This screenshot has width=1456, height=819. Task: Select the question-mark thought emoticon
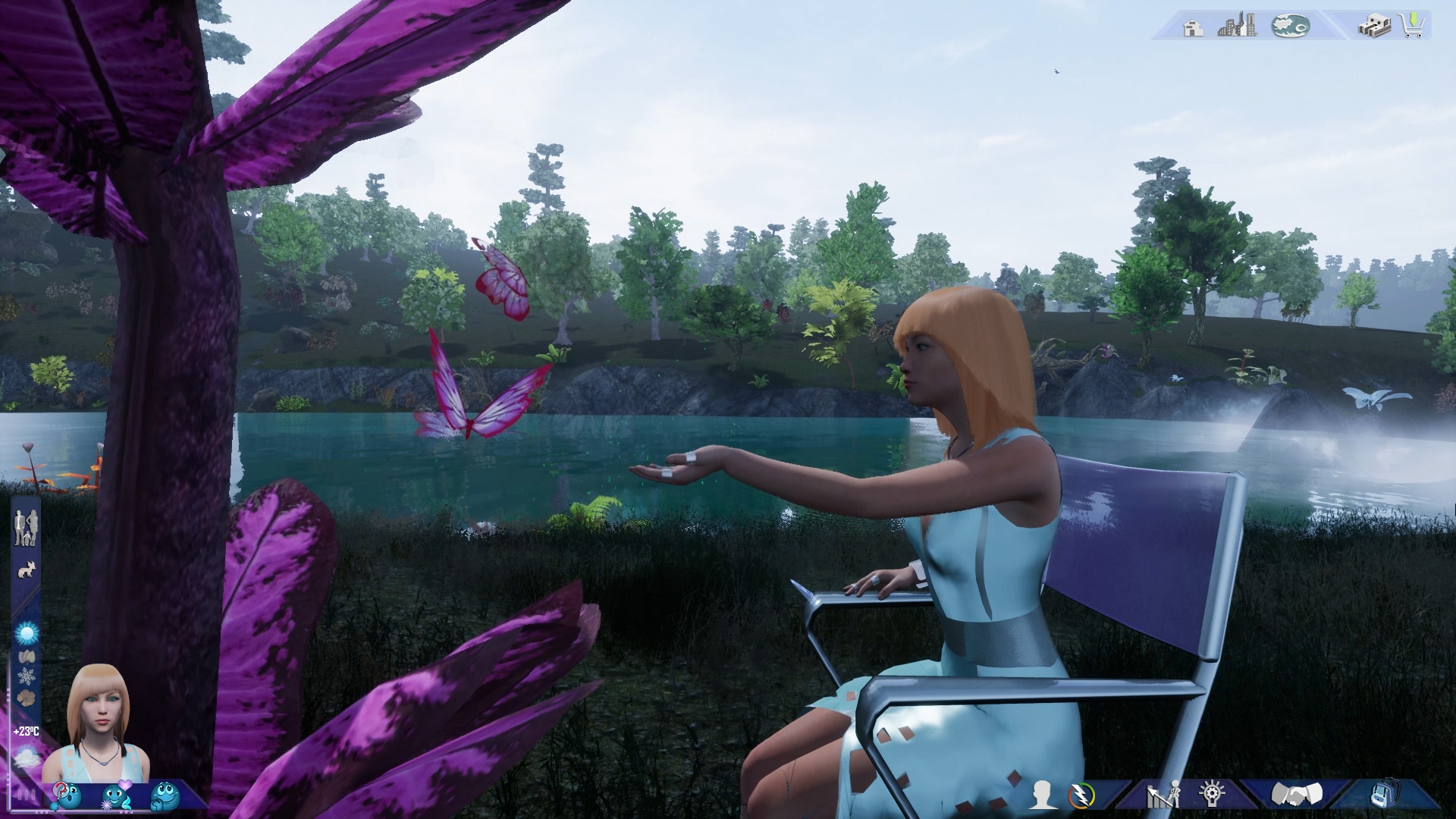point(67,796)
